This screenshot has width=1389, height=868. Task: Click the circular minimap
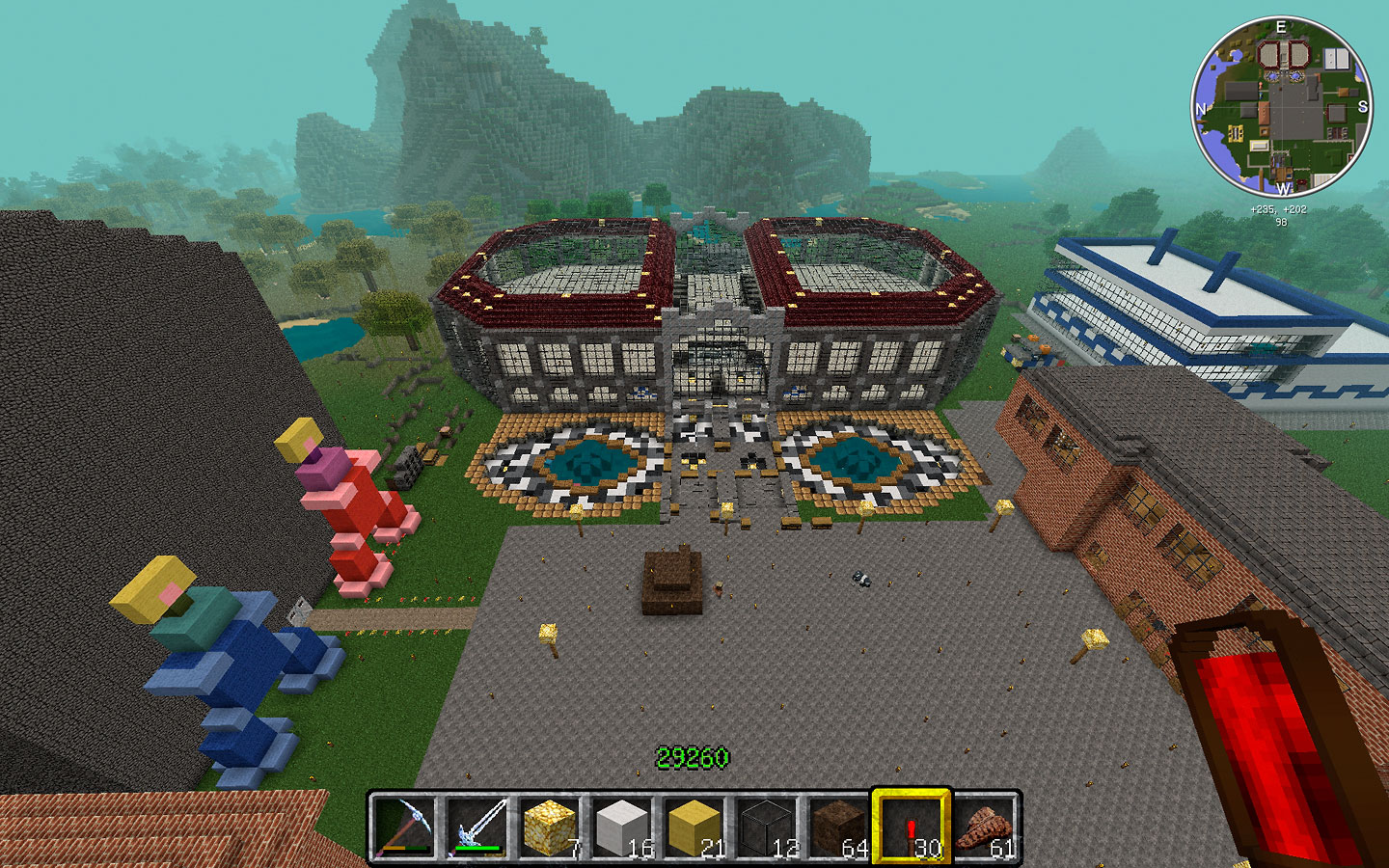(1281, 106)
